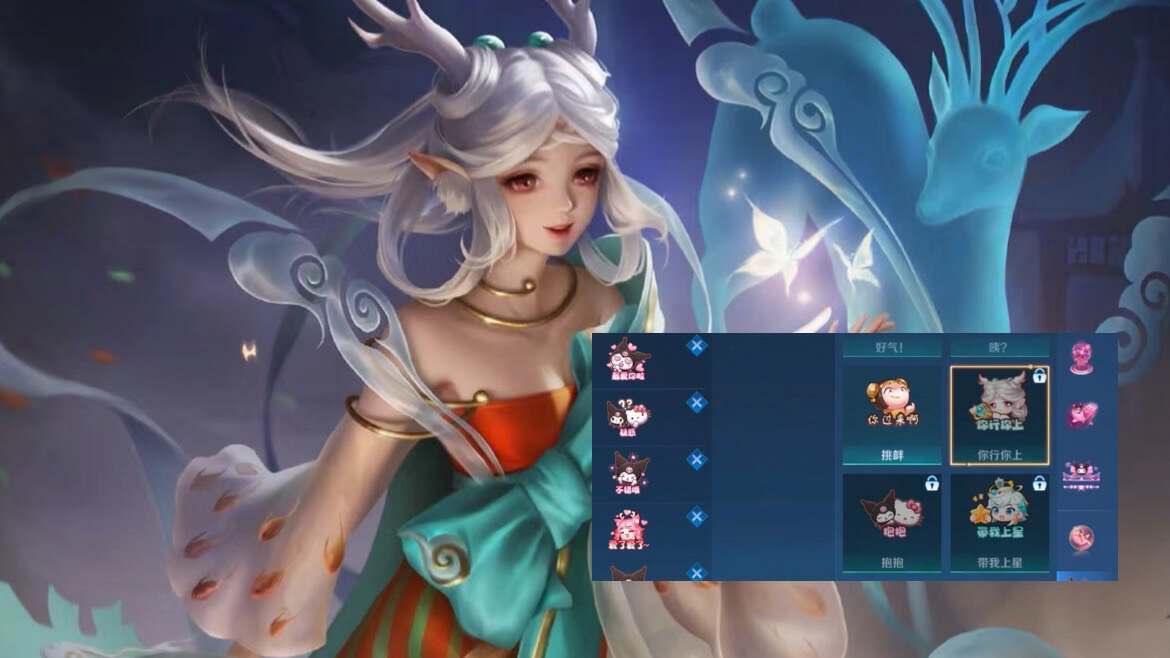Remove the 疑惑 question-mark Kuromi sticker

(697, 403)
